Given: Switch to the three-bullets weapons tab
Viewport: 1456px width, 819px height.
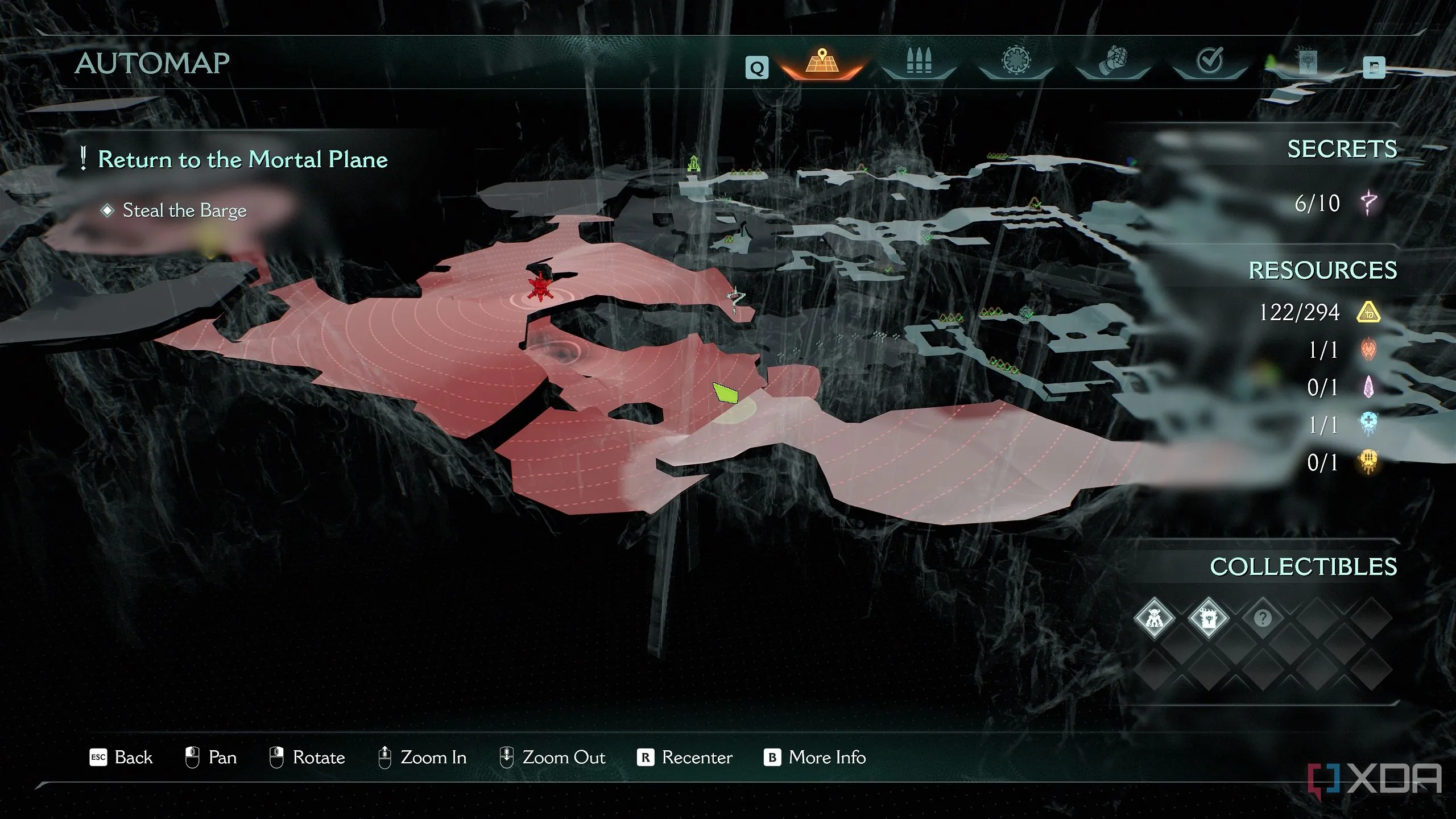Looking at the screenshot, I should (918, 63).
